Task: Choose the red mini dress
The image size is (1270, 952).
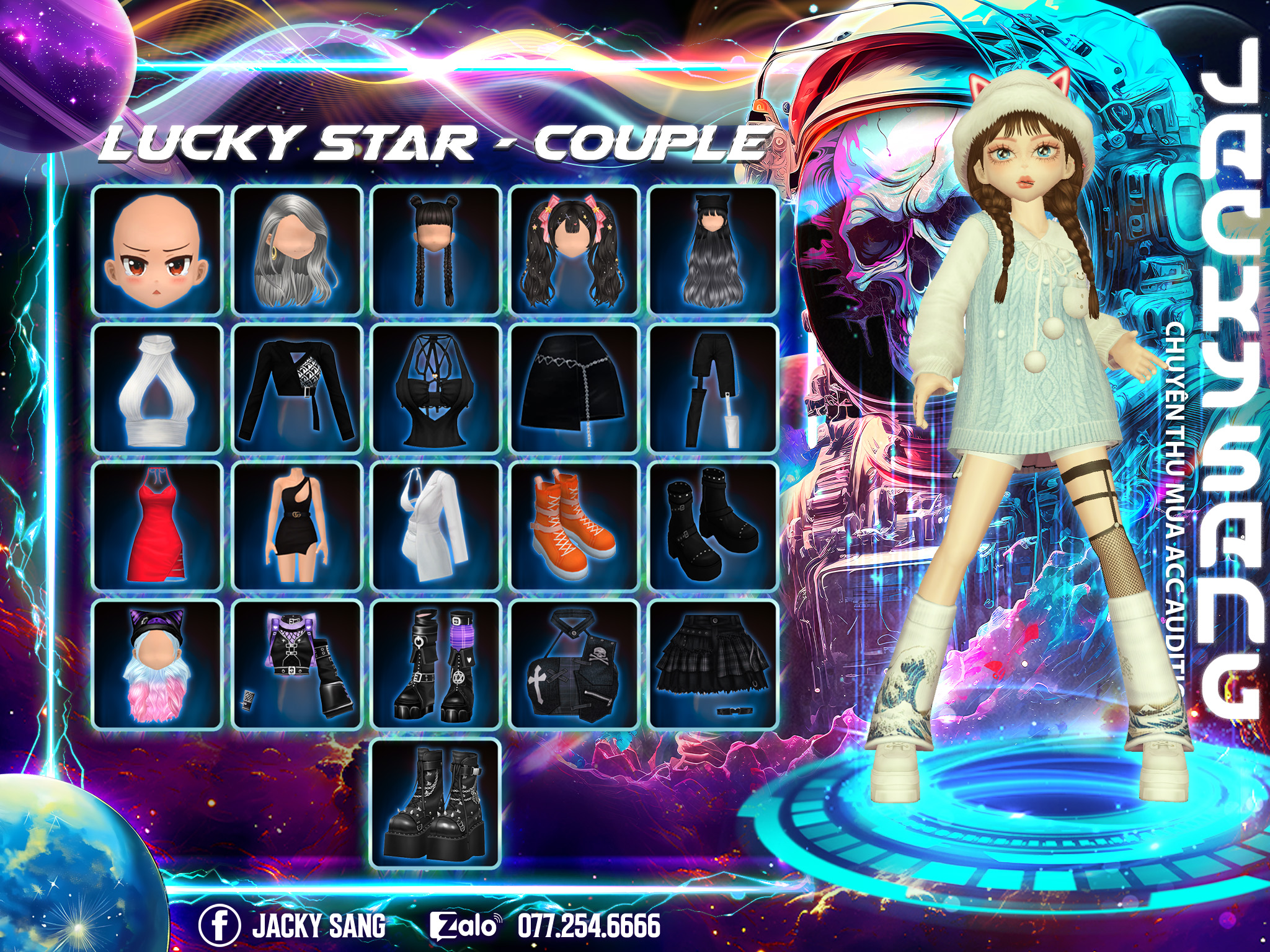Action: point(158,527)
